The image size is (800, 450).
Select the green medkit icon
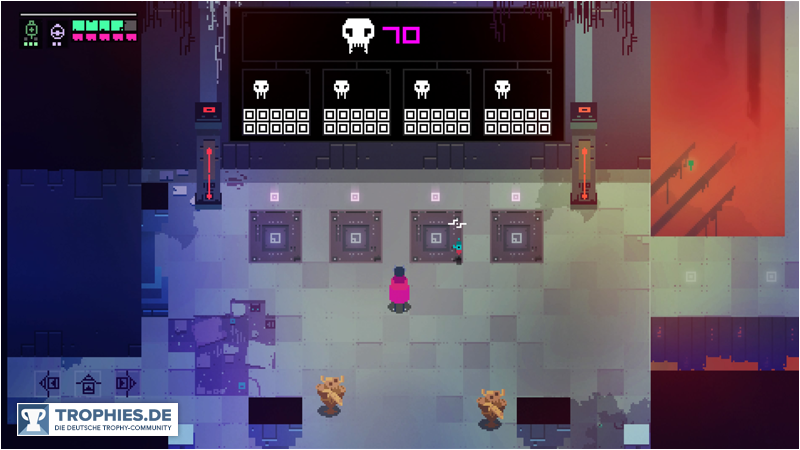click(x=32, y=32)
